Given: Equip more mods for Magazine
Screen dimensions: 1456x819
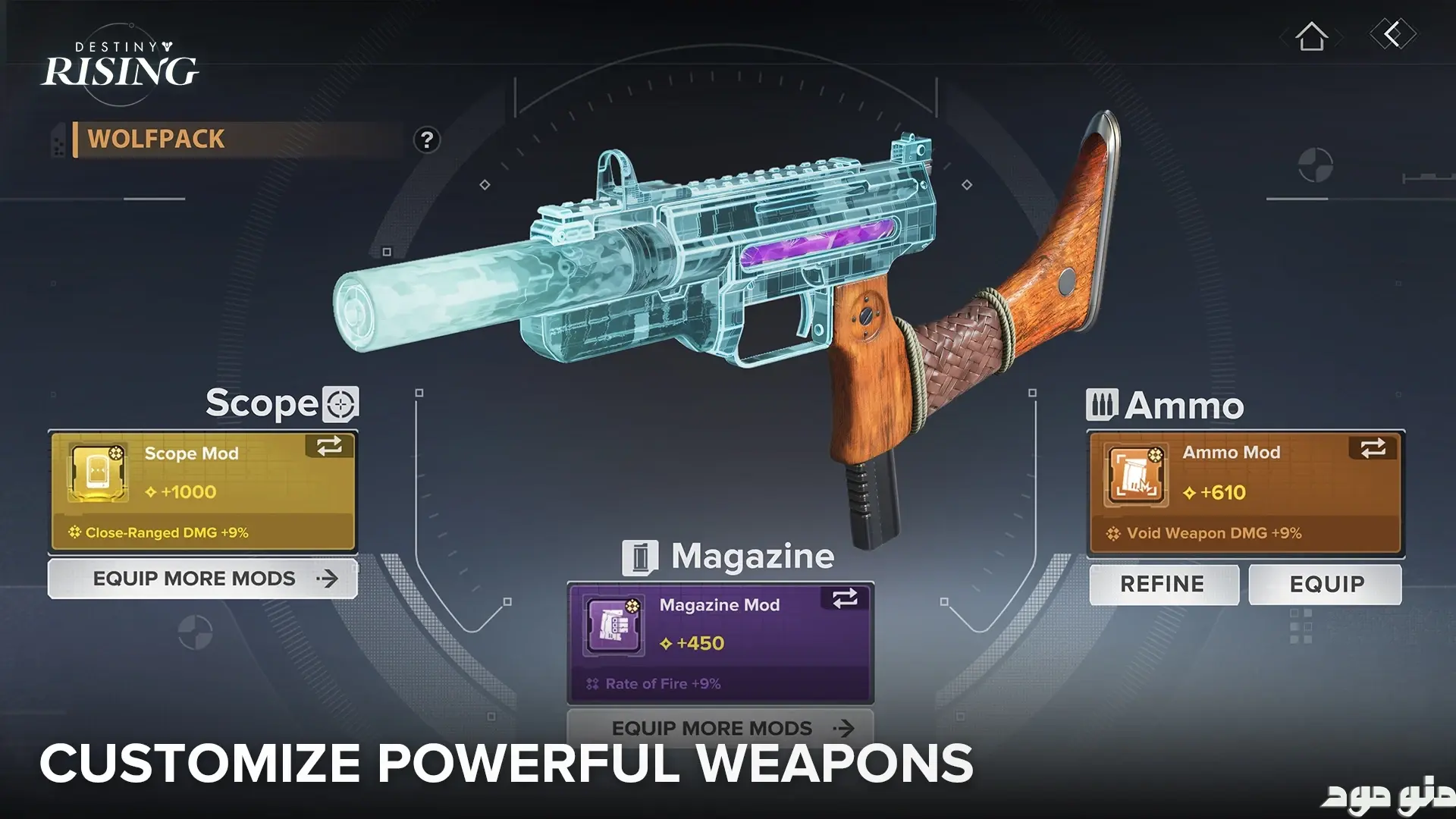Looking at the screenshot, I should coord(720,728).
